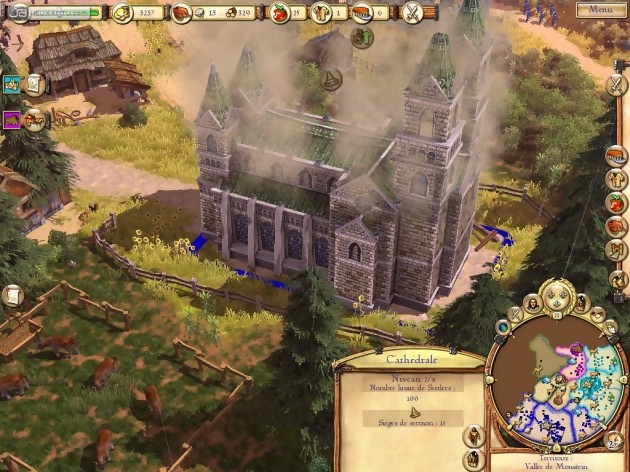The width and height of the screenshot is (630, 472).
Task: Open the scroll icon above the pasture
Action: pos(13,296)
